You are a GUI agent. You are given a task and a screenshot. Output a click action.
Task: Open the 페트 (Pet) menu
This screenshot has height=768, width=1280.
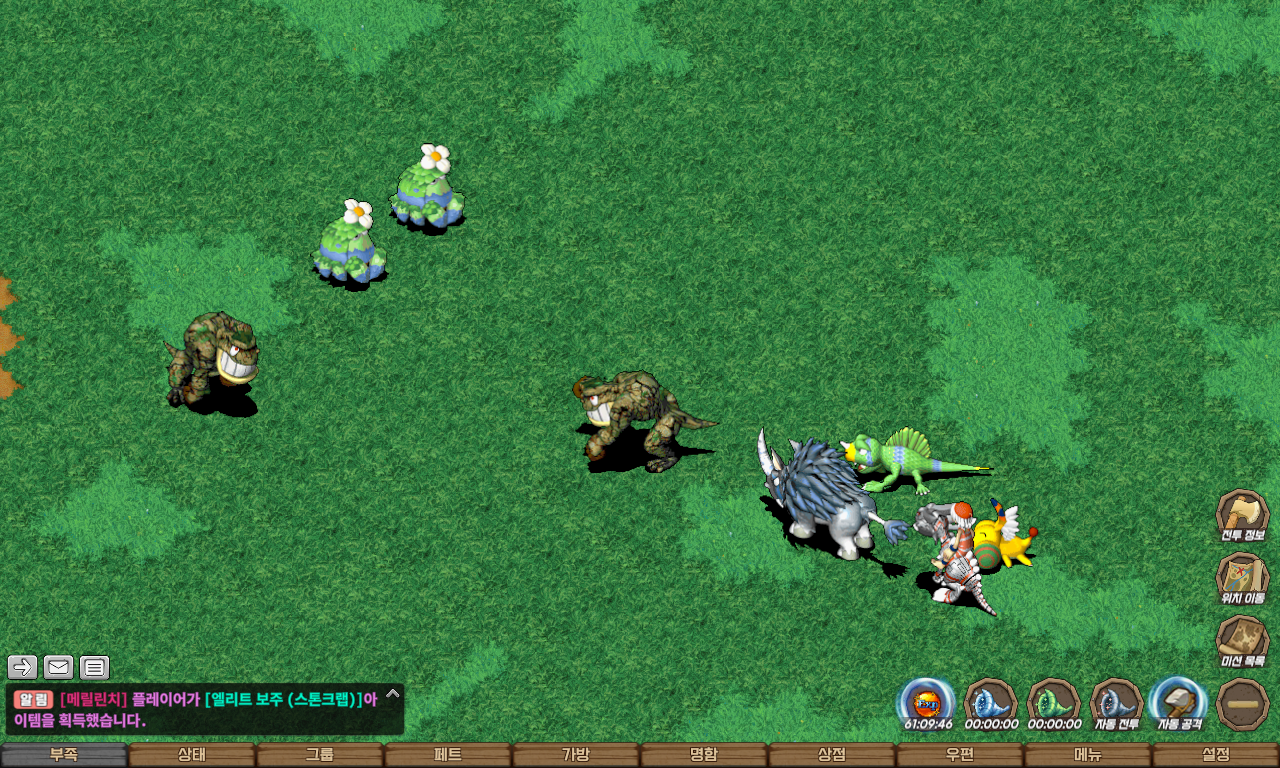[x=448, y=755]
